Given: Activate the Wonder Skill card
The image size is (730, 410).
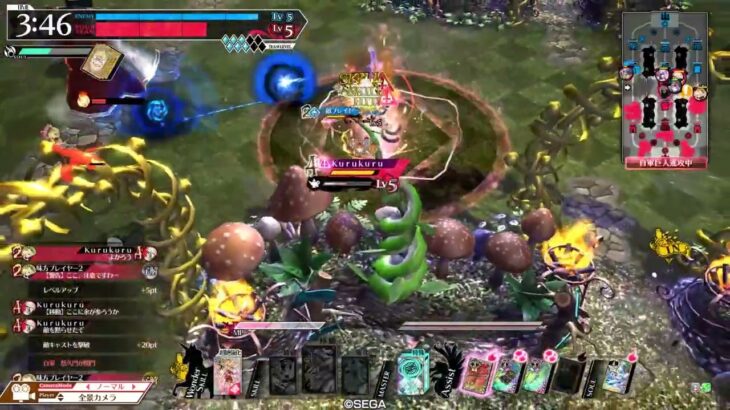Looking at the screenshot, I should pyautogui.click(x=228, y=372).
